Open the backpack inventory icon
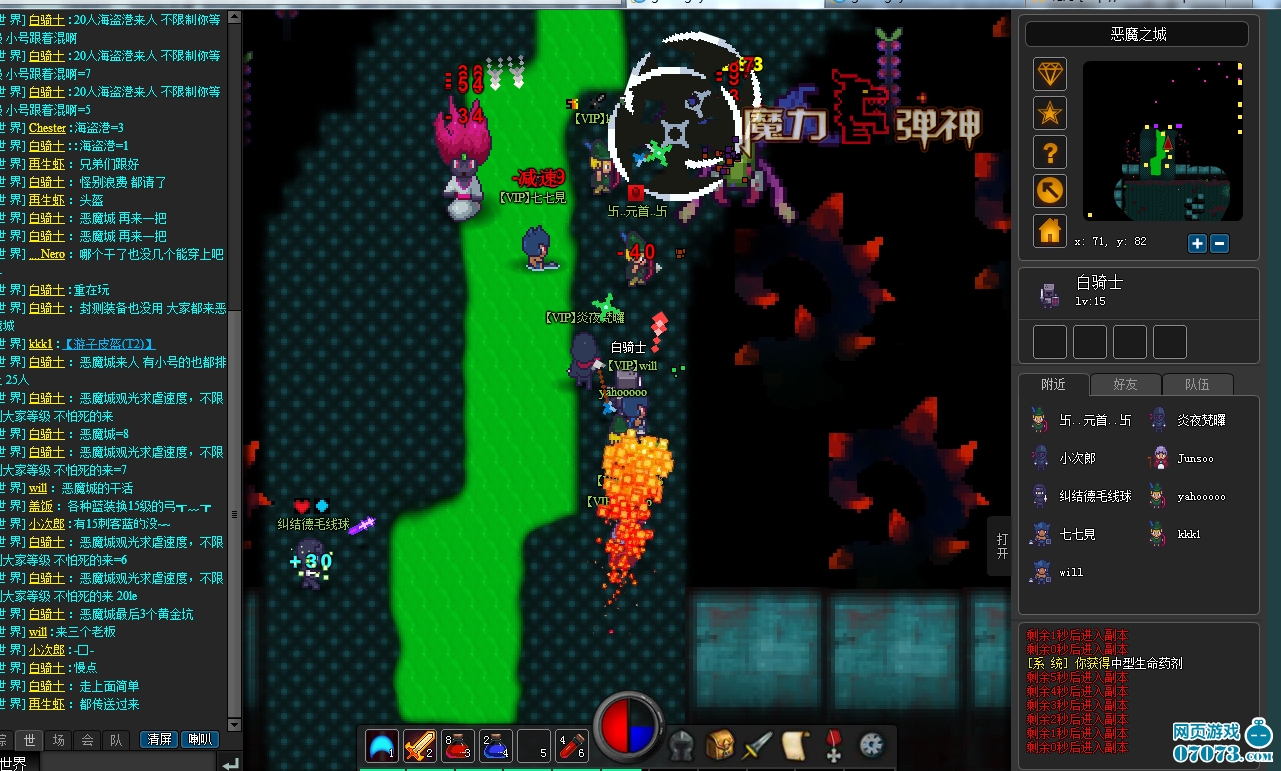1281x771 pixels. point(720,745)
